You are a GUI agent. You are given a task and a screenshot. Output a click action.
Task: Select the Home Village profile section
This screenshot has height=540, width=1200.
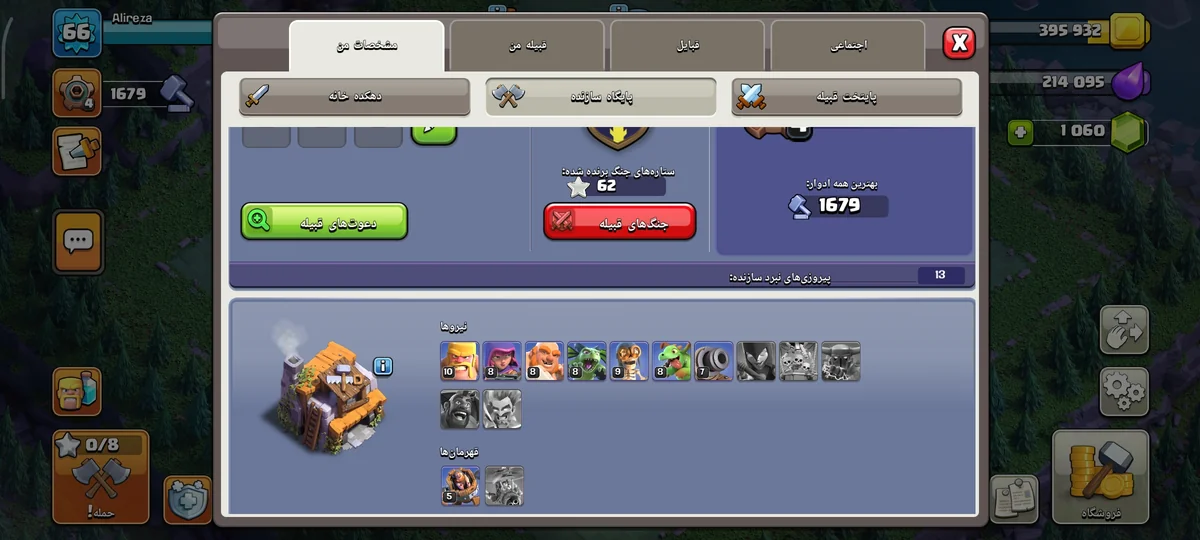355,97
